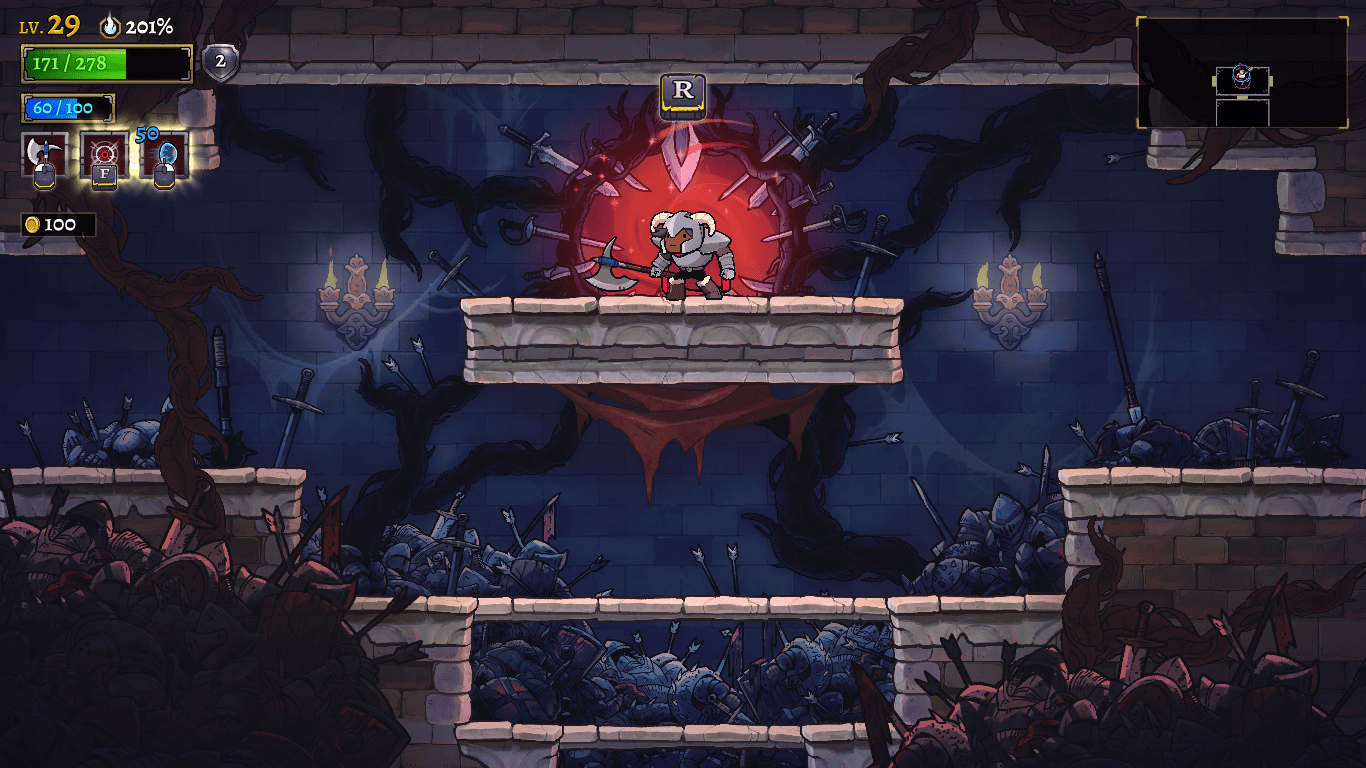This screenshot has width=1366, height=768.
Task: Click the green health bar showing 171/278
Action: pyautogui.click(x=100, y=62)
